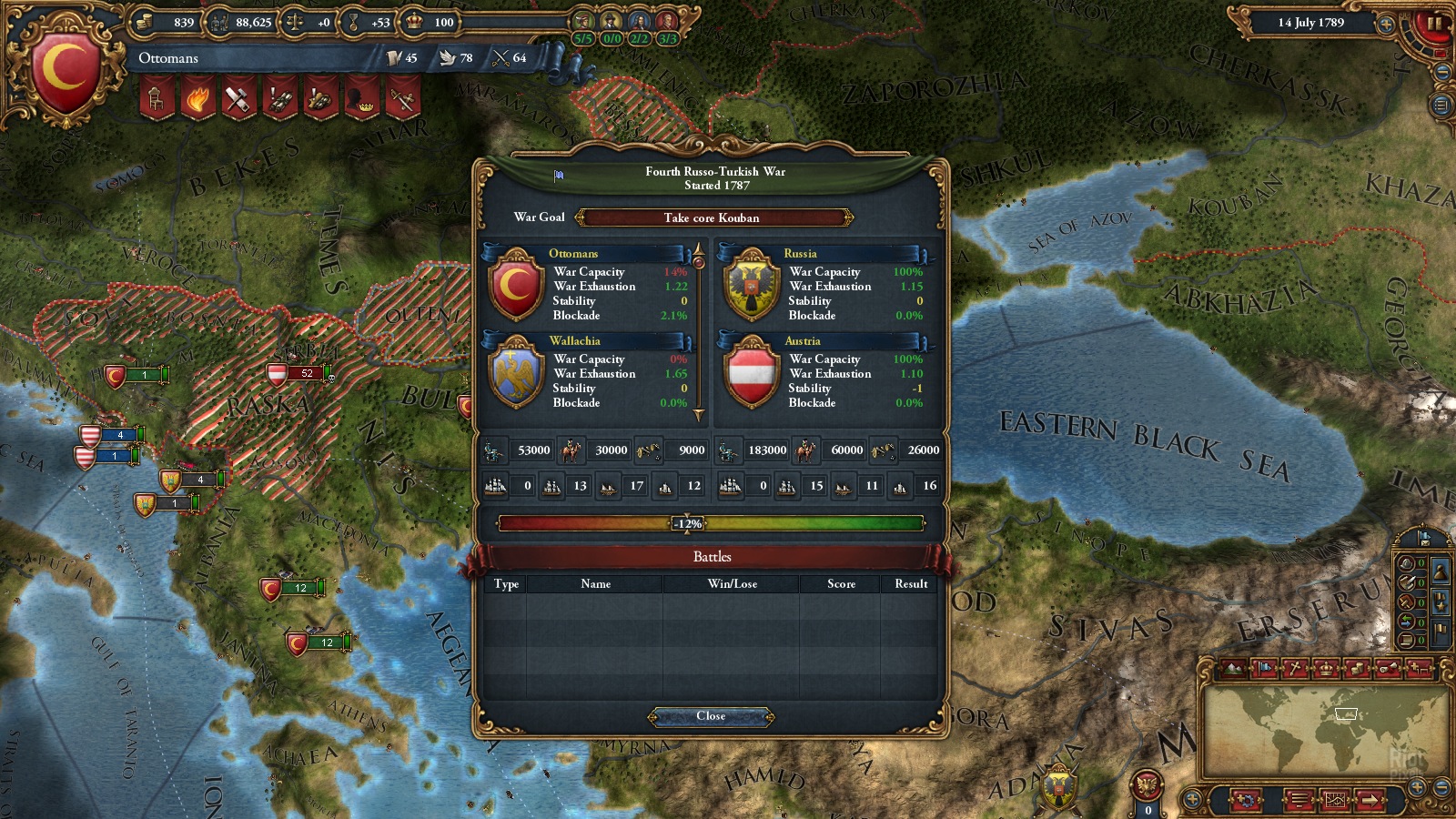Viewport: 1456px width, 819px height.
Task: Open the throne chair alert banner
Action: point(157,98)
